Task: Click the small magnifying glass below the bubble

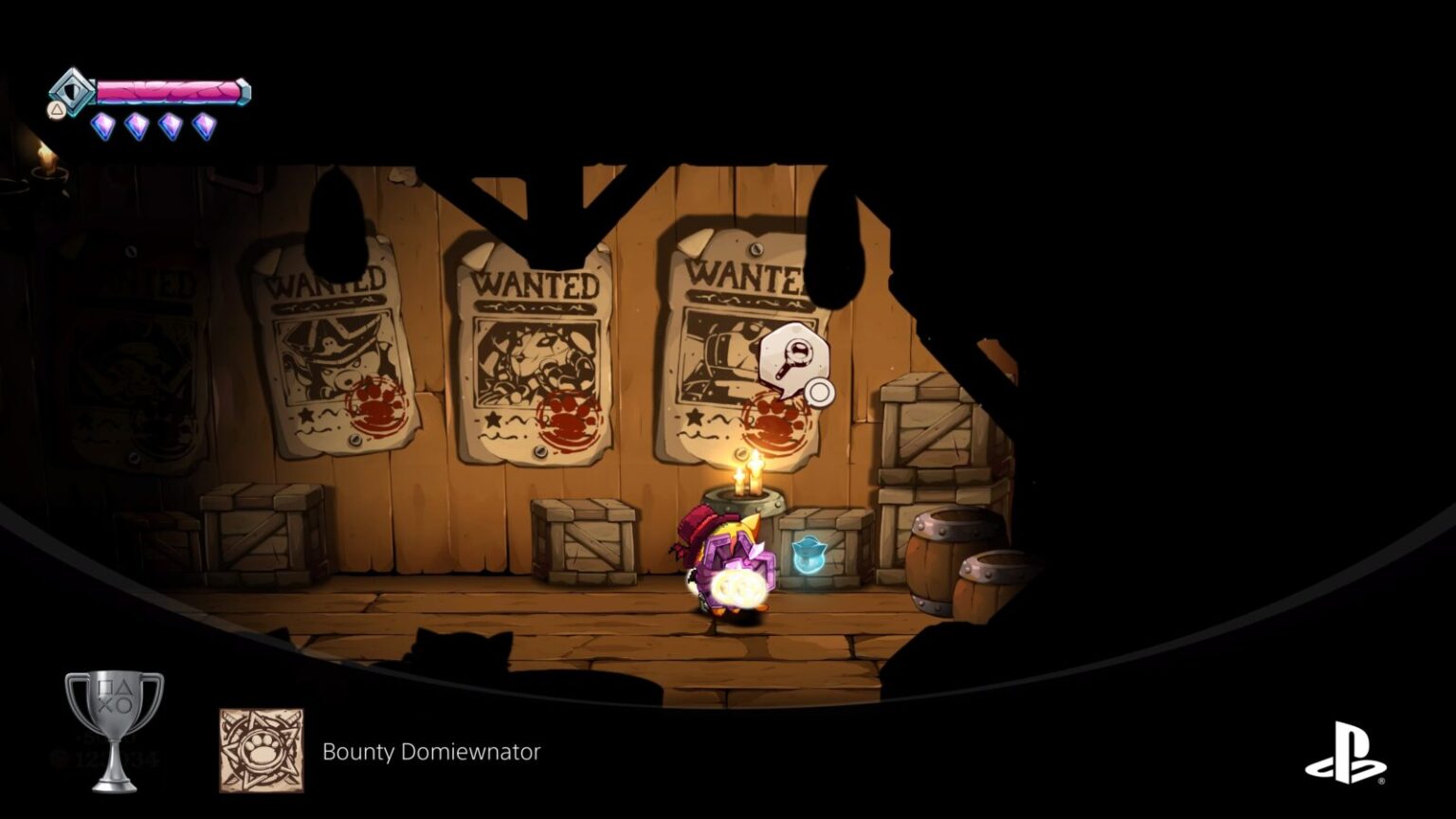Action: tap(820, 391)
